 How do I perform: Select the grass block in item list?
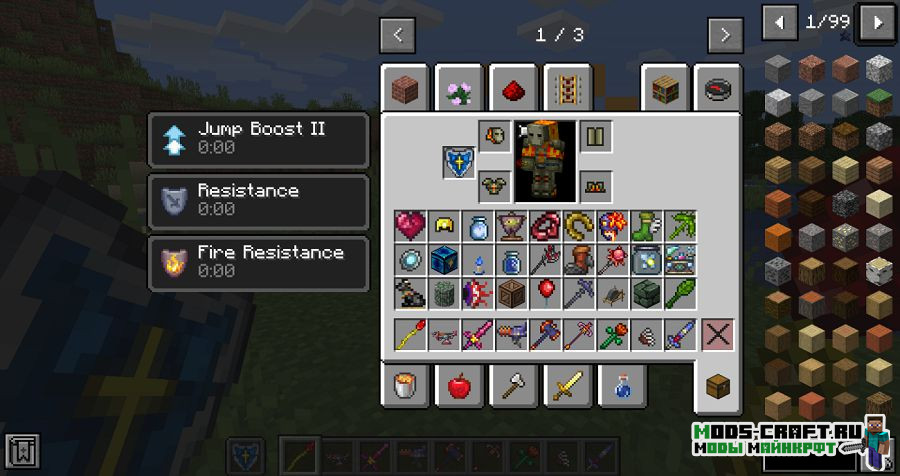879,101
